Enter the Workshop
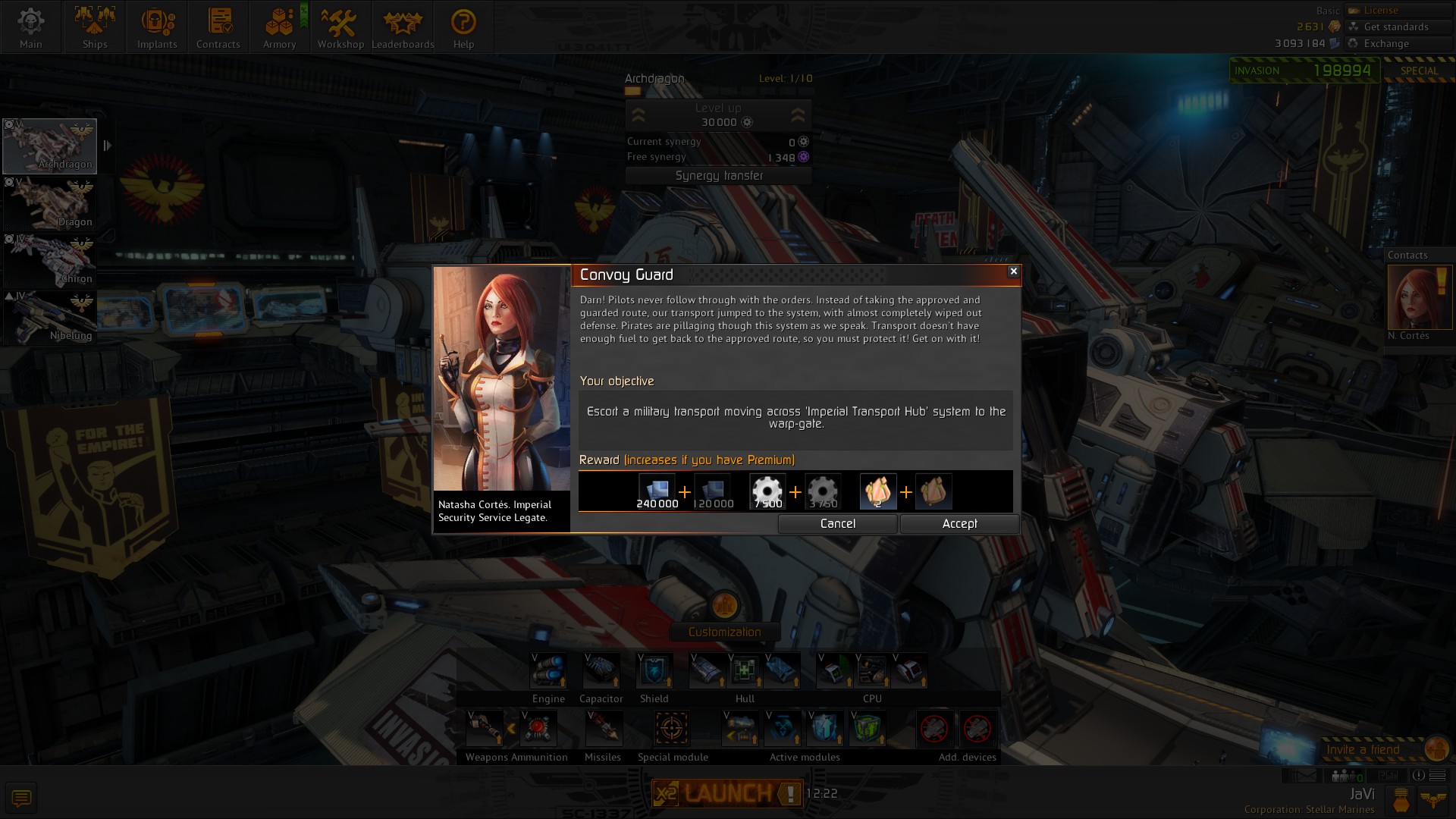 [340, 27]
